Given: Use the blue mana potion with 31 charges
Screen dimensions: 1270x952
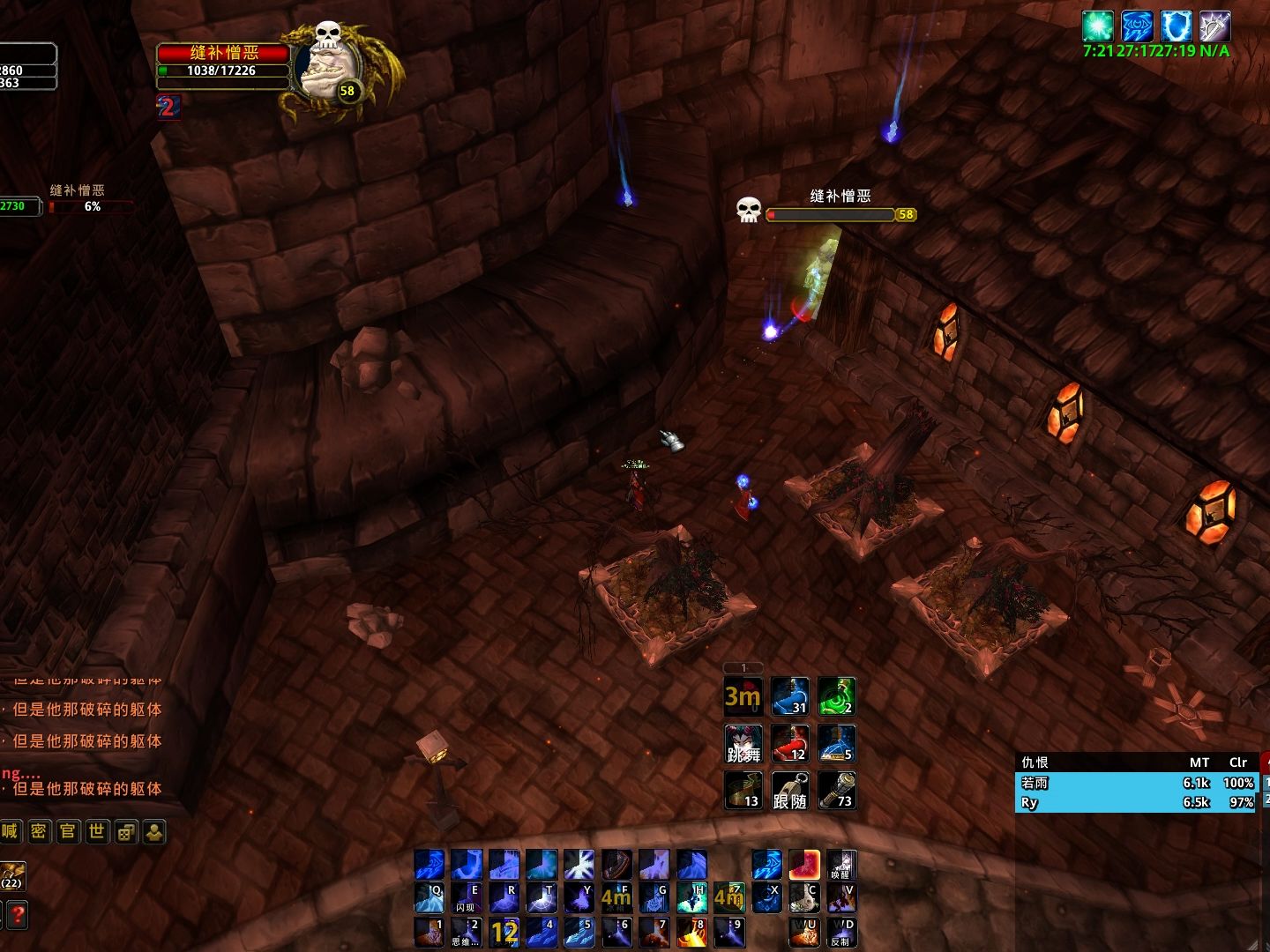Looking at the screenshot, I should (x=790, y=696).
